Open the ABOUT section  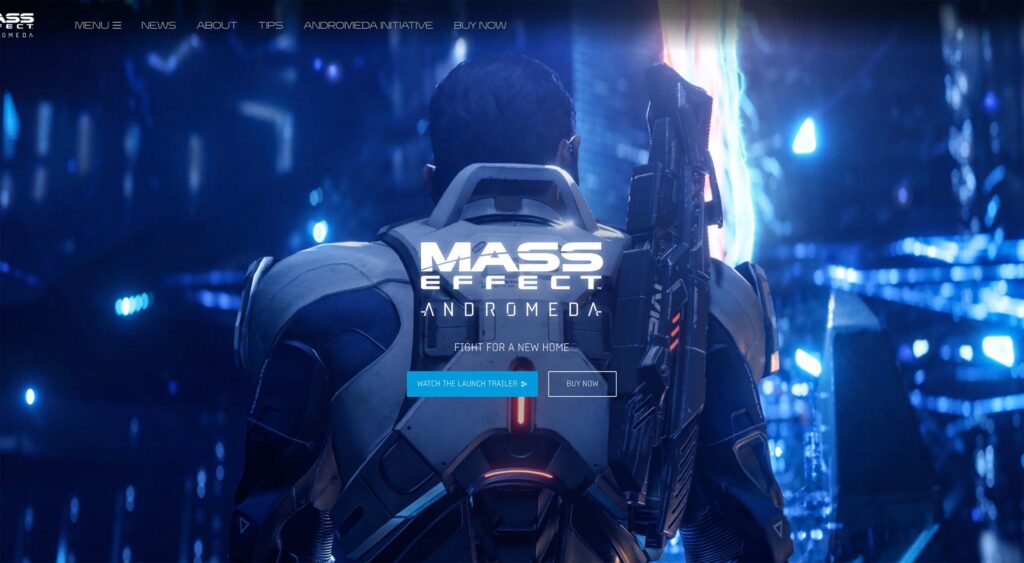pyautogui.click(x=217, y=25)
